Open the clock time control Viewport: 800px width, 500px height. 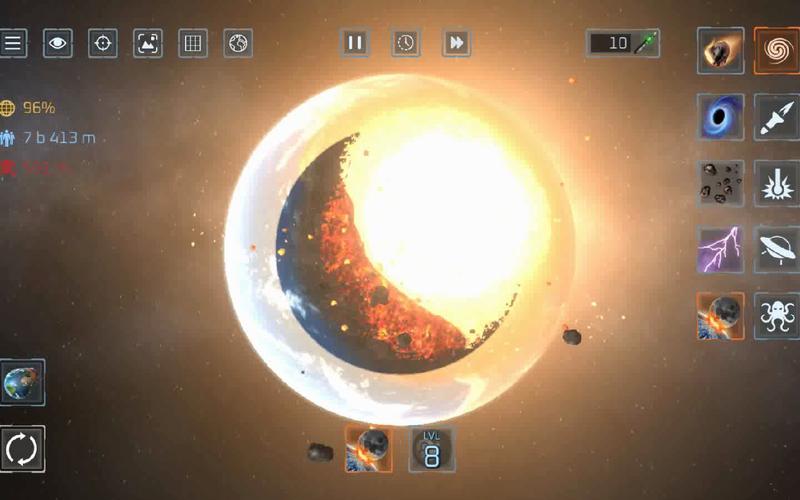tap(405, 43)
